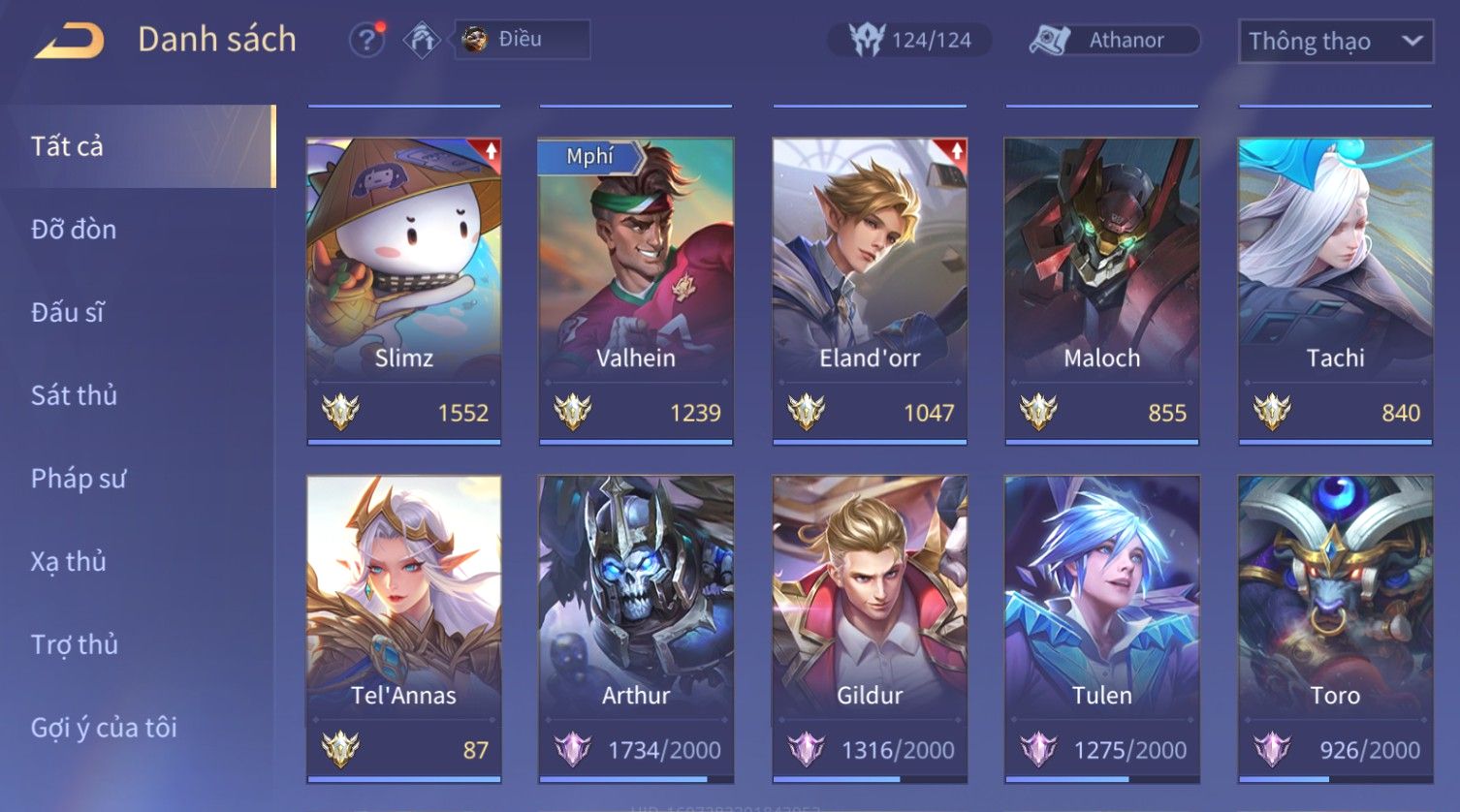Viewport: 1460px width, 812px height.
Task: Open the question mark help icon
Action: click(366, 41)
